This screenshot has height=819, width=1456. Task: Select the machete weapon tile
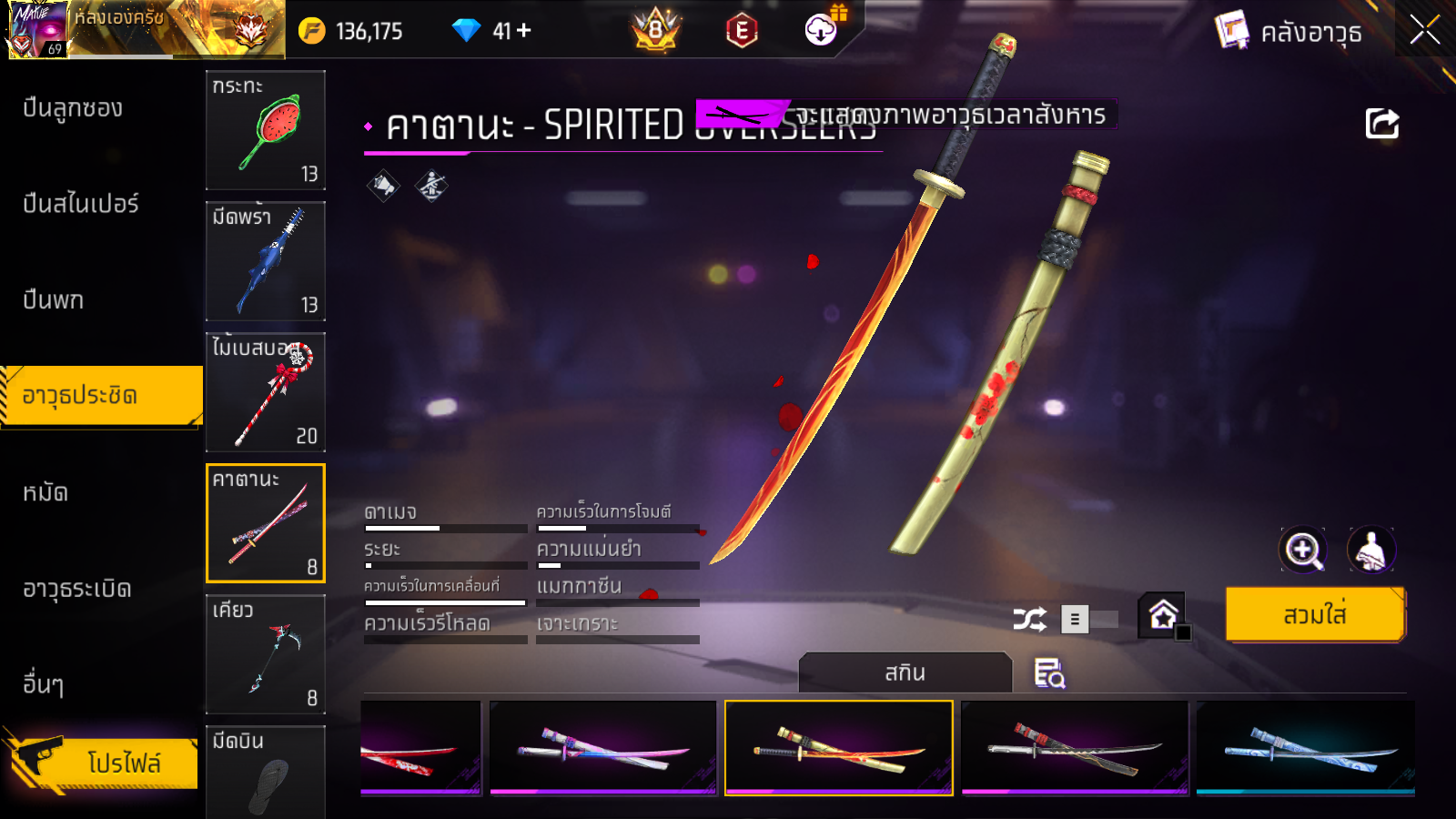(x=266, y=261)
